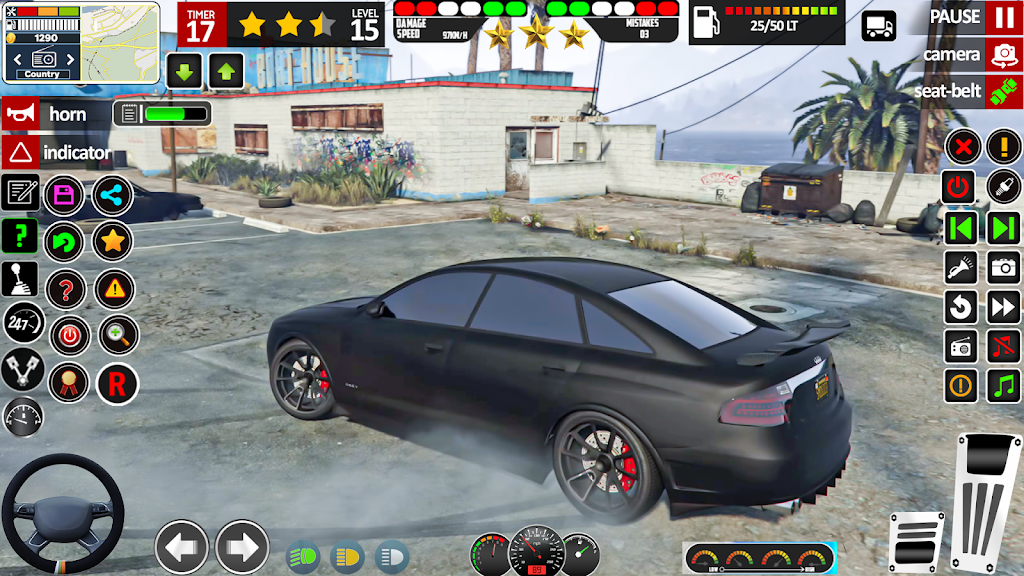The image size is (1024, 576).
Task: Turn on the indicator hazard button
Action: coord(22,153)
